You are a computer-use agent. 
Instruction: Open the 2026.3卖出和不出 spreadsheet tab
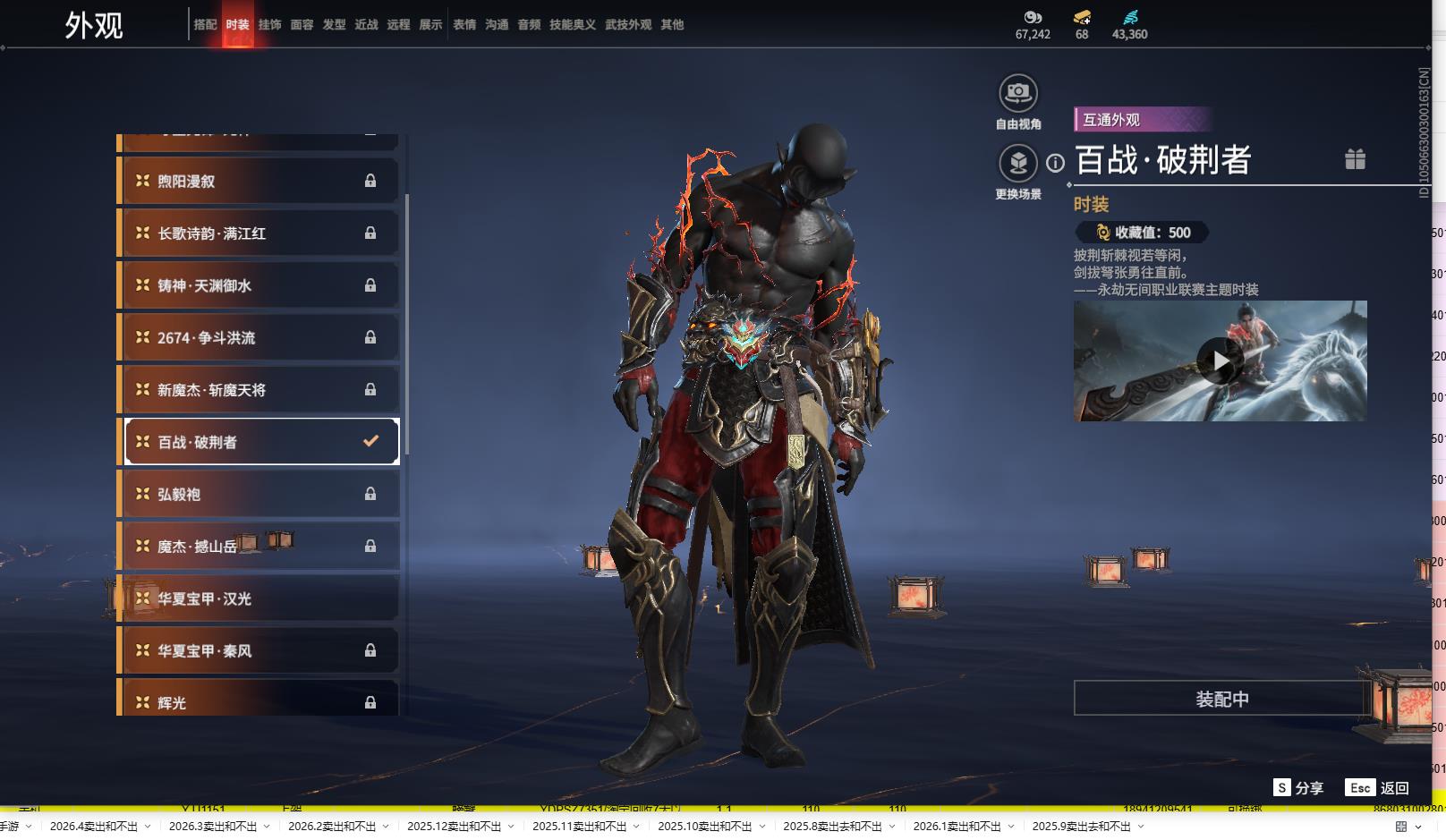tap(213, 827)
